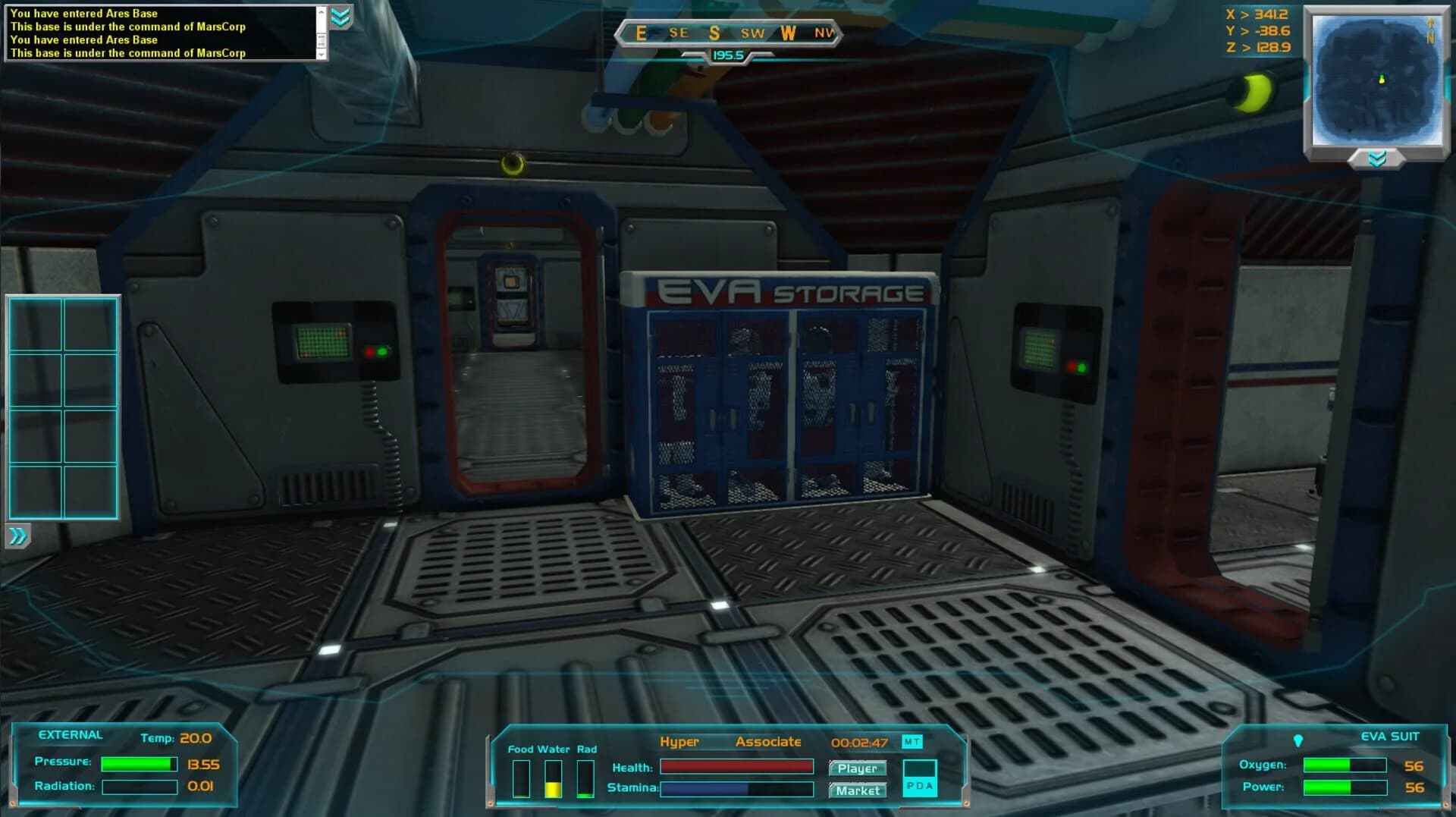Click the Stamina progress bar
Screen dimensions: 1456x817
(x=736, y=788)
